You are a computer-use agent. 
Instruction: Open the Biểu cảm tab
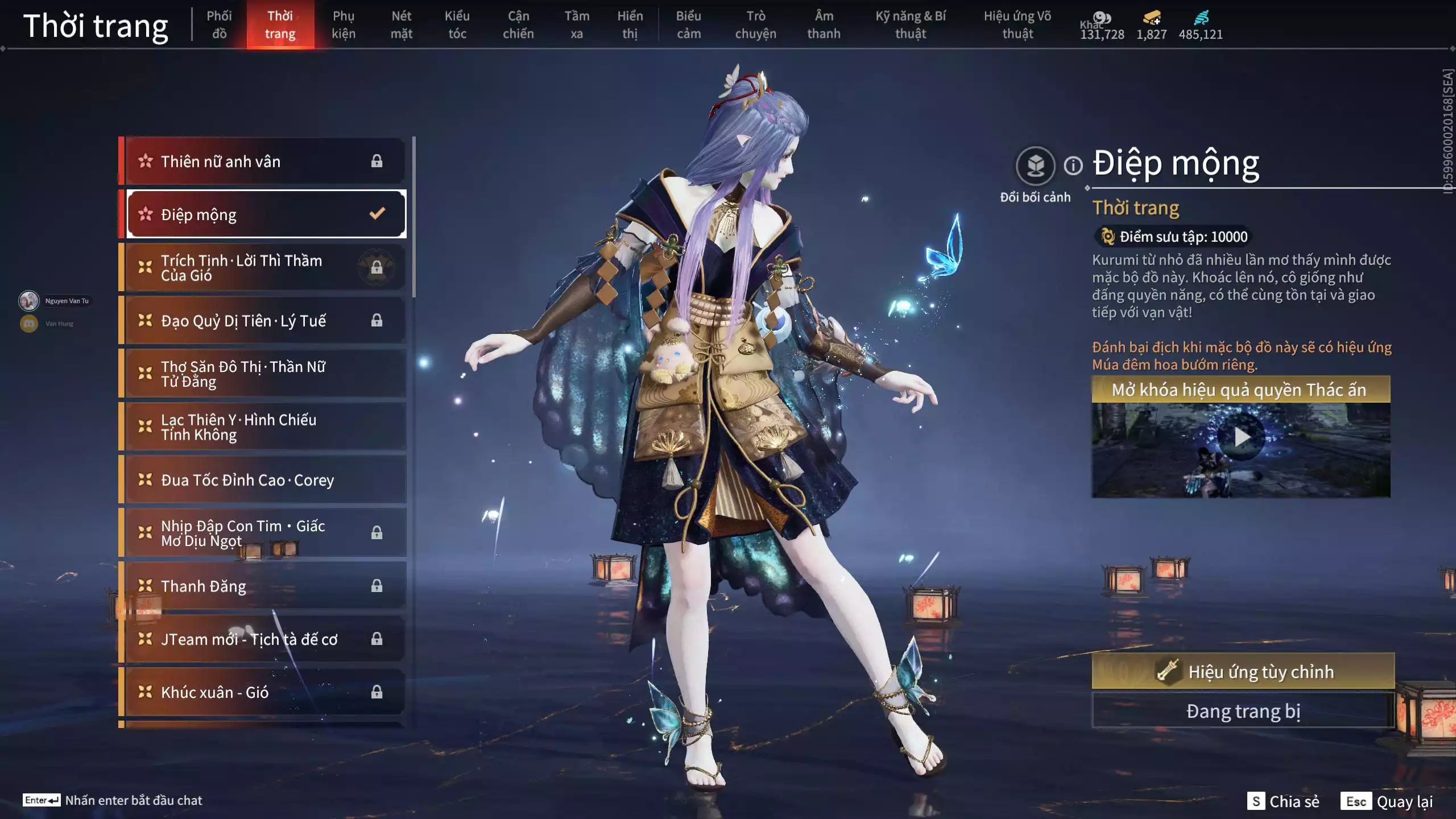point(688,24)
